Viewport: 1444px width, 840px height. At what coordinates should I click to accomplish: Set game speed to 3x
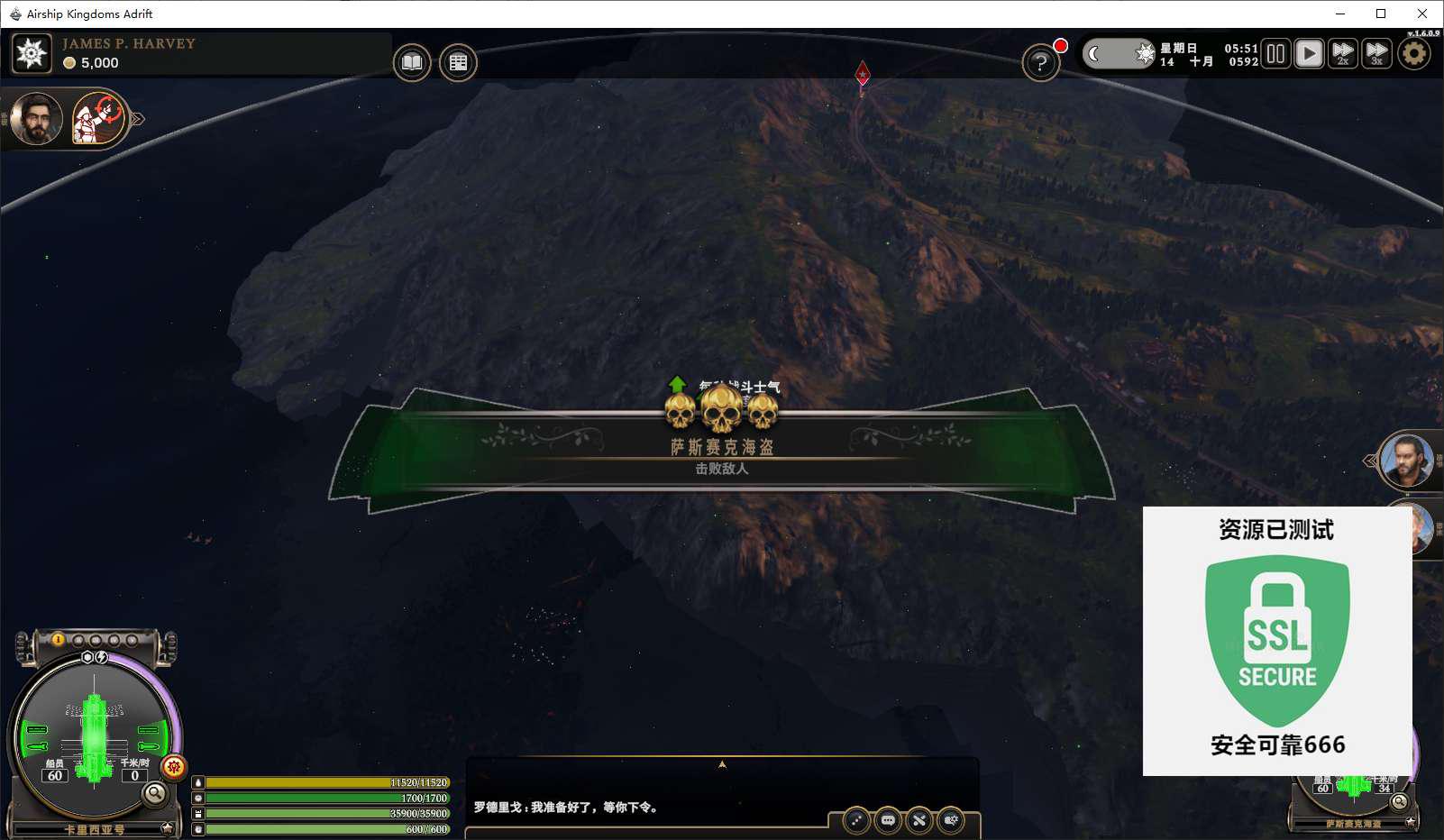(1376, 54)
